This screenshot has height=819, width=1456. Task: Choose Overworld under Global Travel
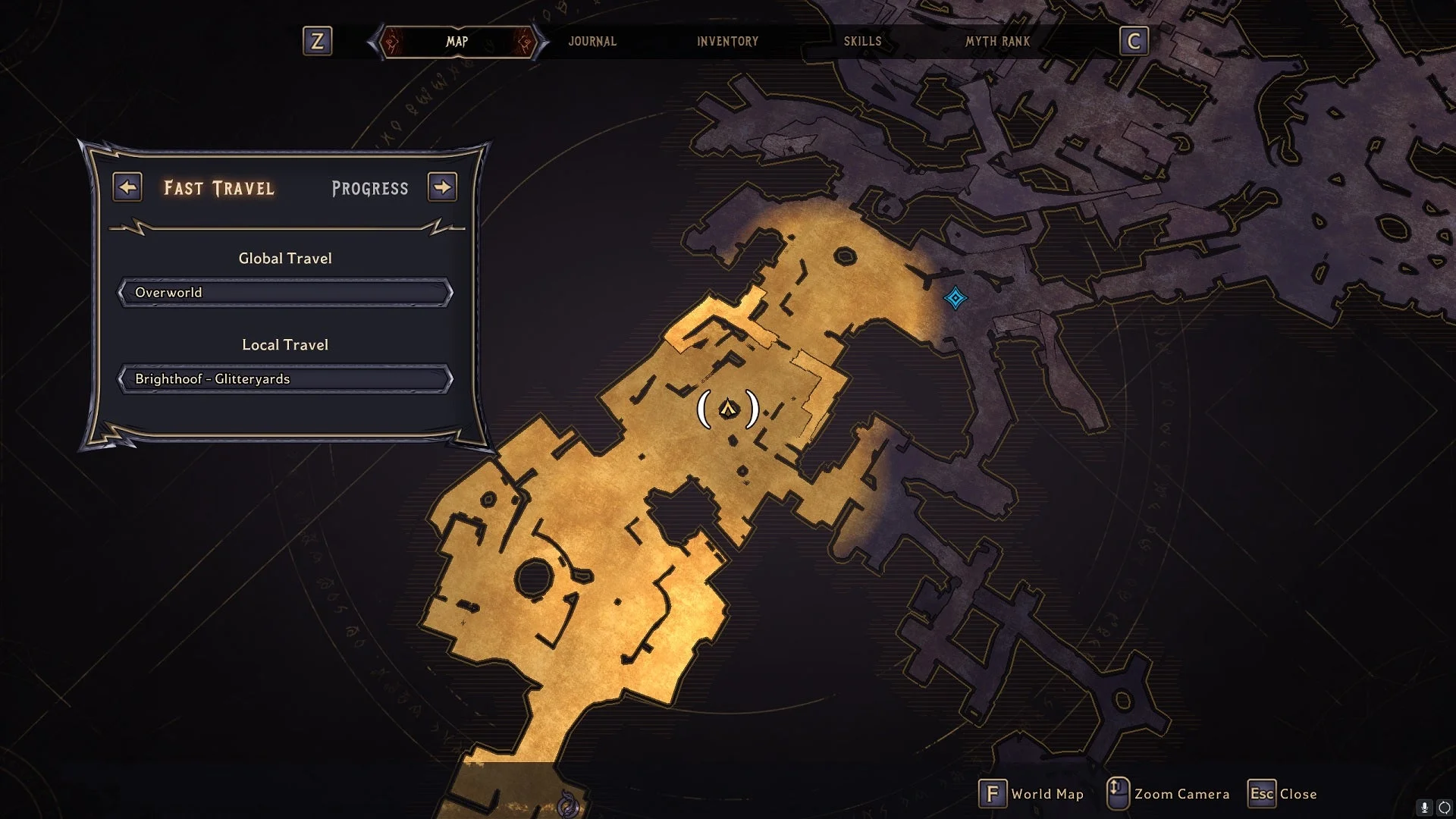(285, 293)
